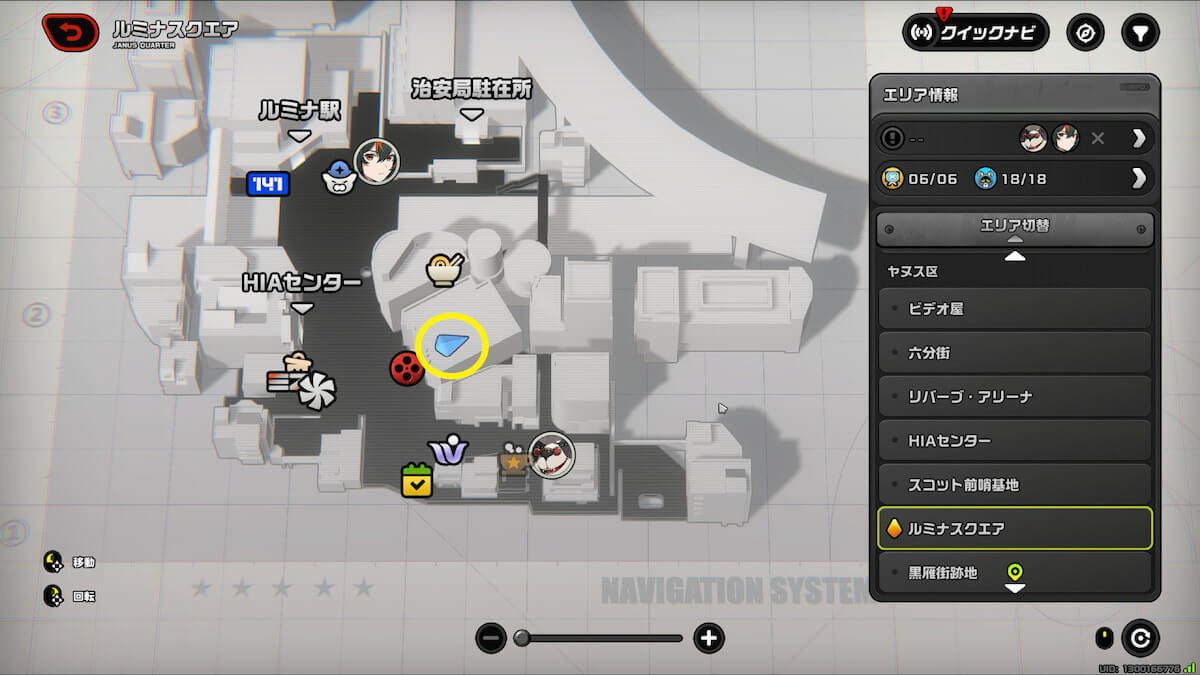Image resolution: width=1200 pixels, height=675 pixels.
Task: Click the reset view button bottom-right
Action: [x=1140, y=637]
